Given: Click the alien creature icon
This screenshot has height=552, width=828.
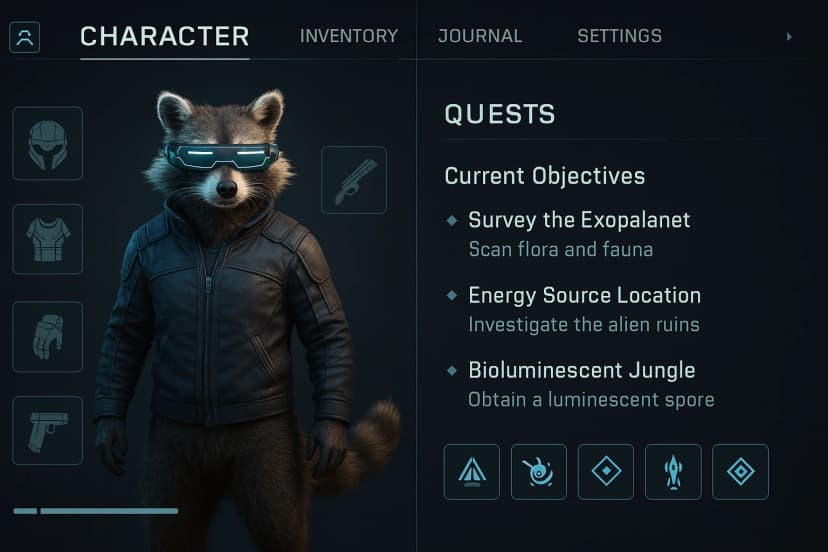Looking at the screenshot, I should pyautogui.click(x=539, y=472).
